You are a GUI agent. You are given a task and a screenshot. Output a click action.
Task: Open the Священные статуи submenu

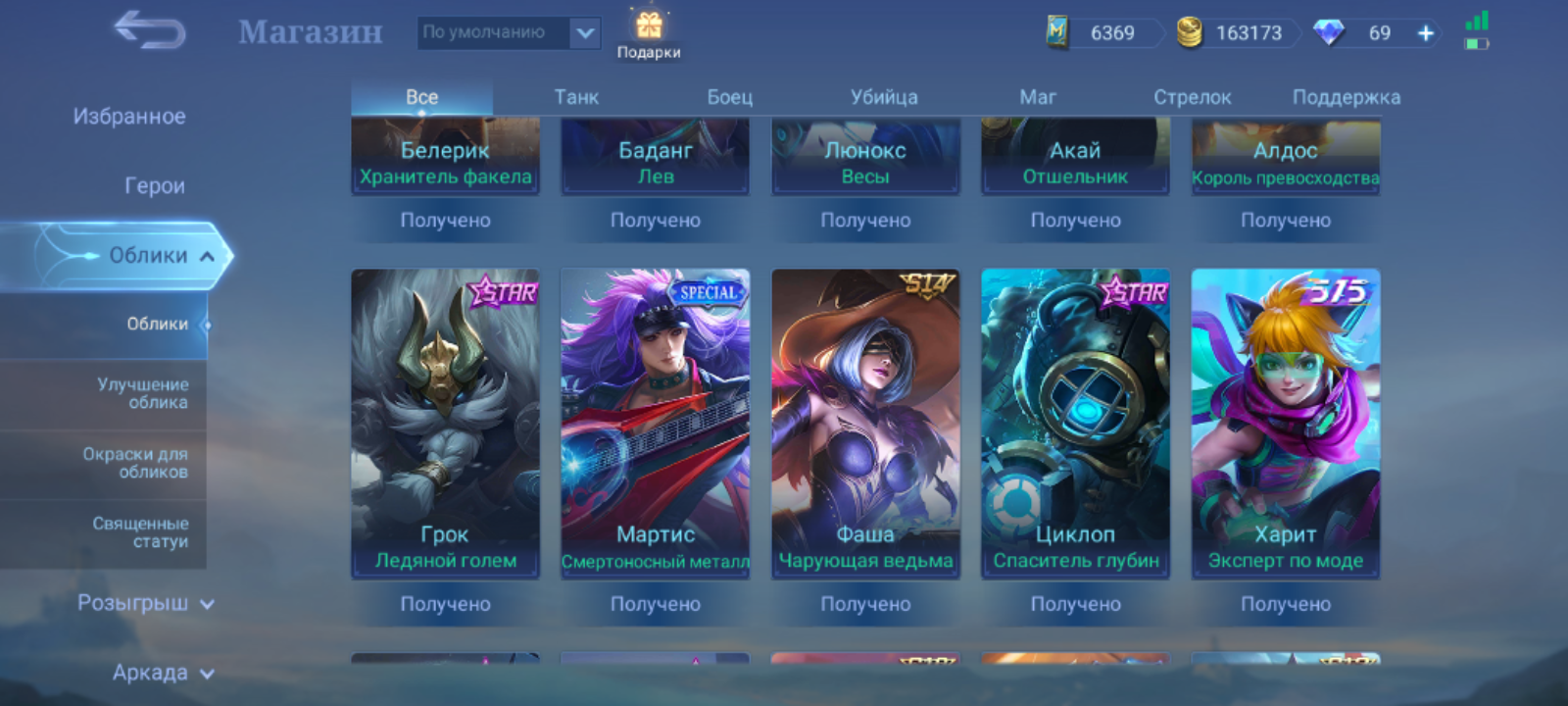coord(140,532)
